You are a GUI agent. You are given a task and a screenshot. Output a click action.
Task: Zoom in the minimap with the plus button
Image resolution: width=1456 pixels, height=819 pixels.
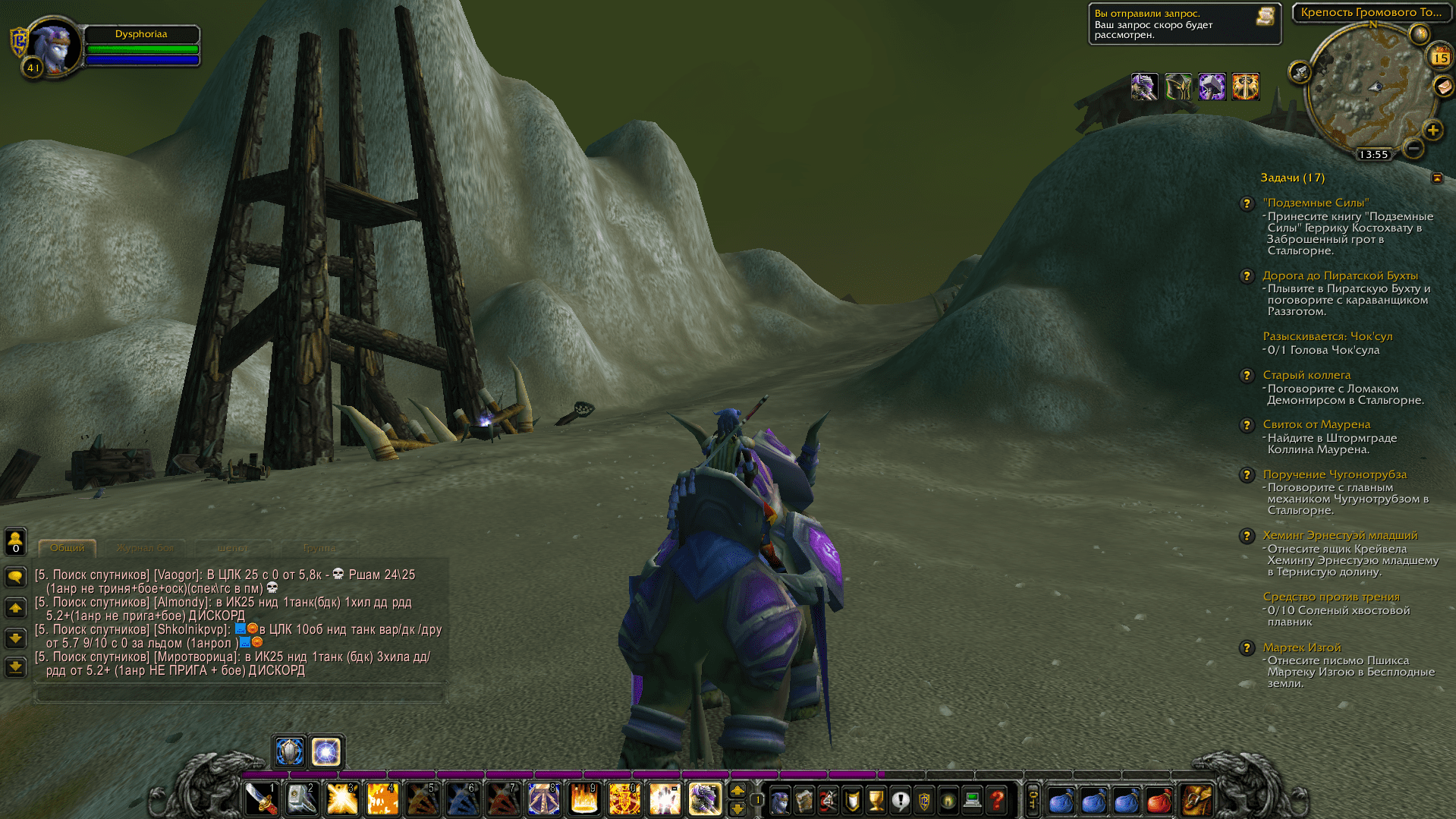click(x=1432, y=131)
